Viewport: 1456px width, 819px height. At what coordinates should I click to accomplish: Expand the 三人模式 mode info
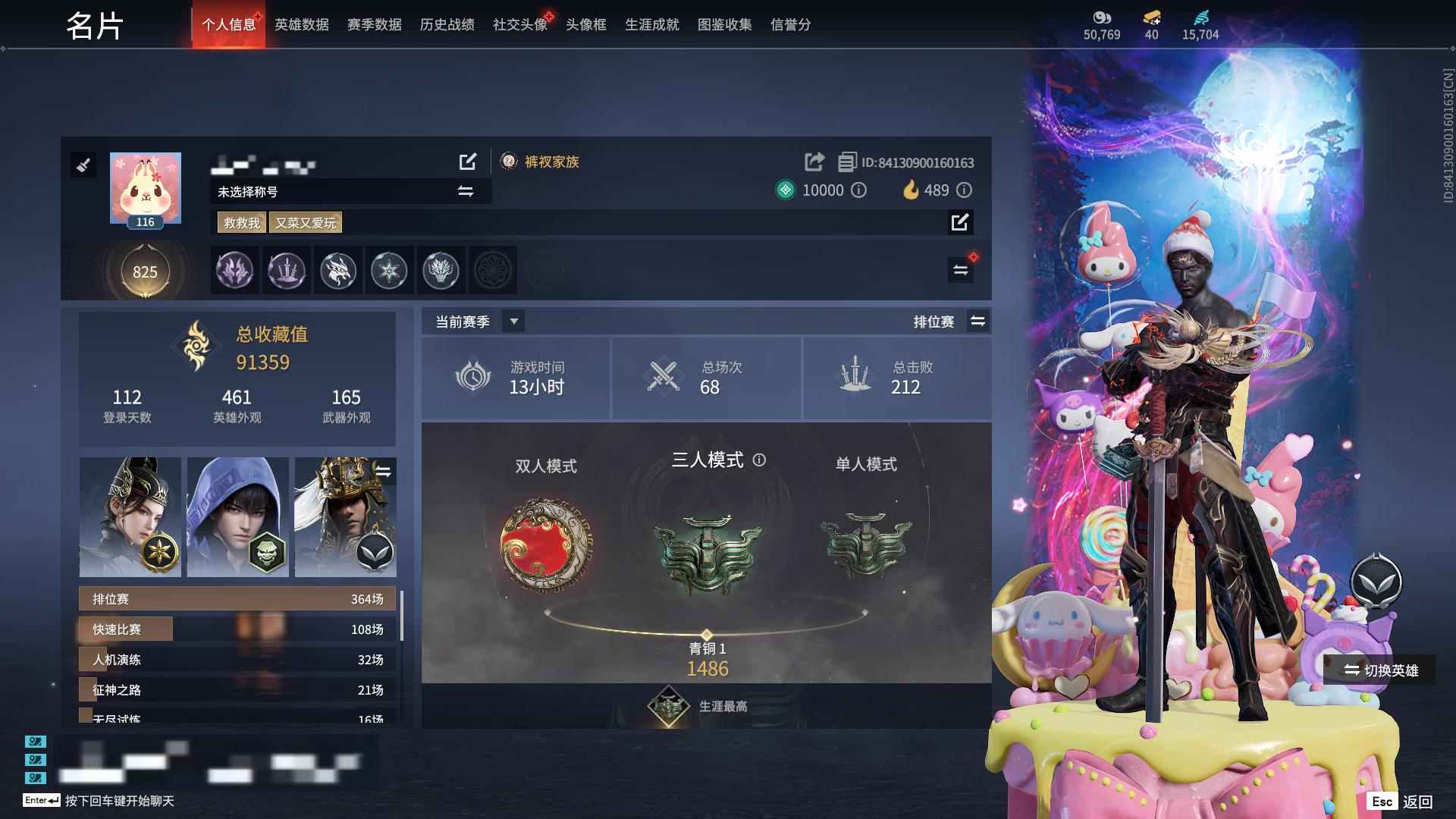pyautogui.click(x=760, y=460)
